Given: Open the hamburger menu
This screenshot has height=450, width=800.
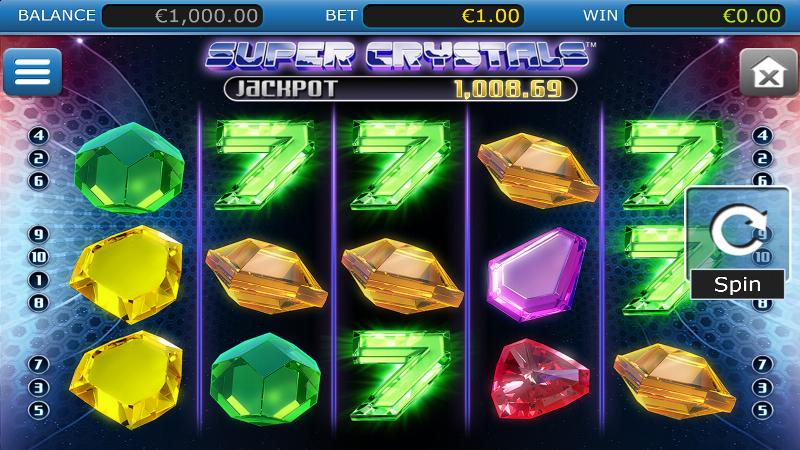Looking at the screenshot, I should [32, 72].
